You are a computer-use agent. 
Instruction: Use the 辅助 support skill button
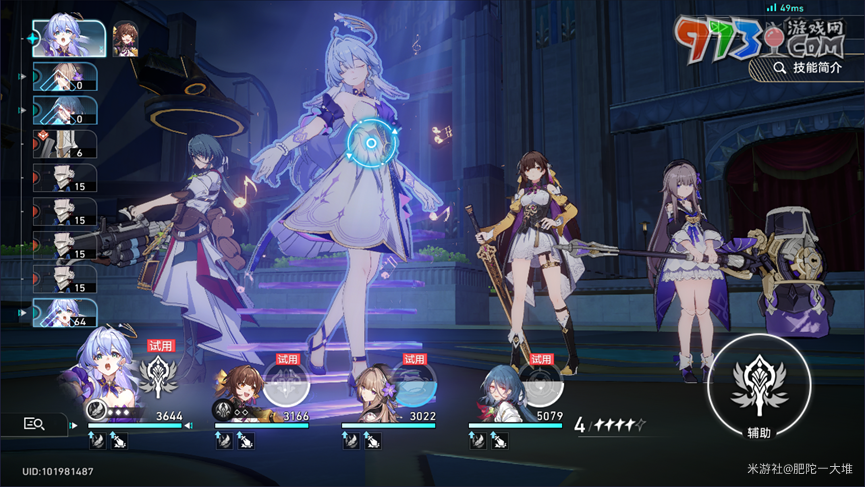(758, 385)
